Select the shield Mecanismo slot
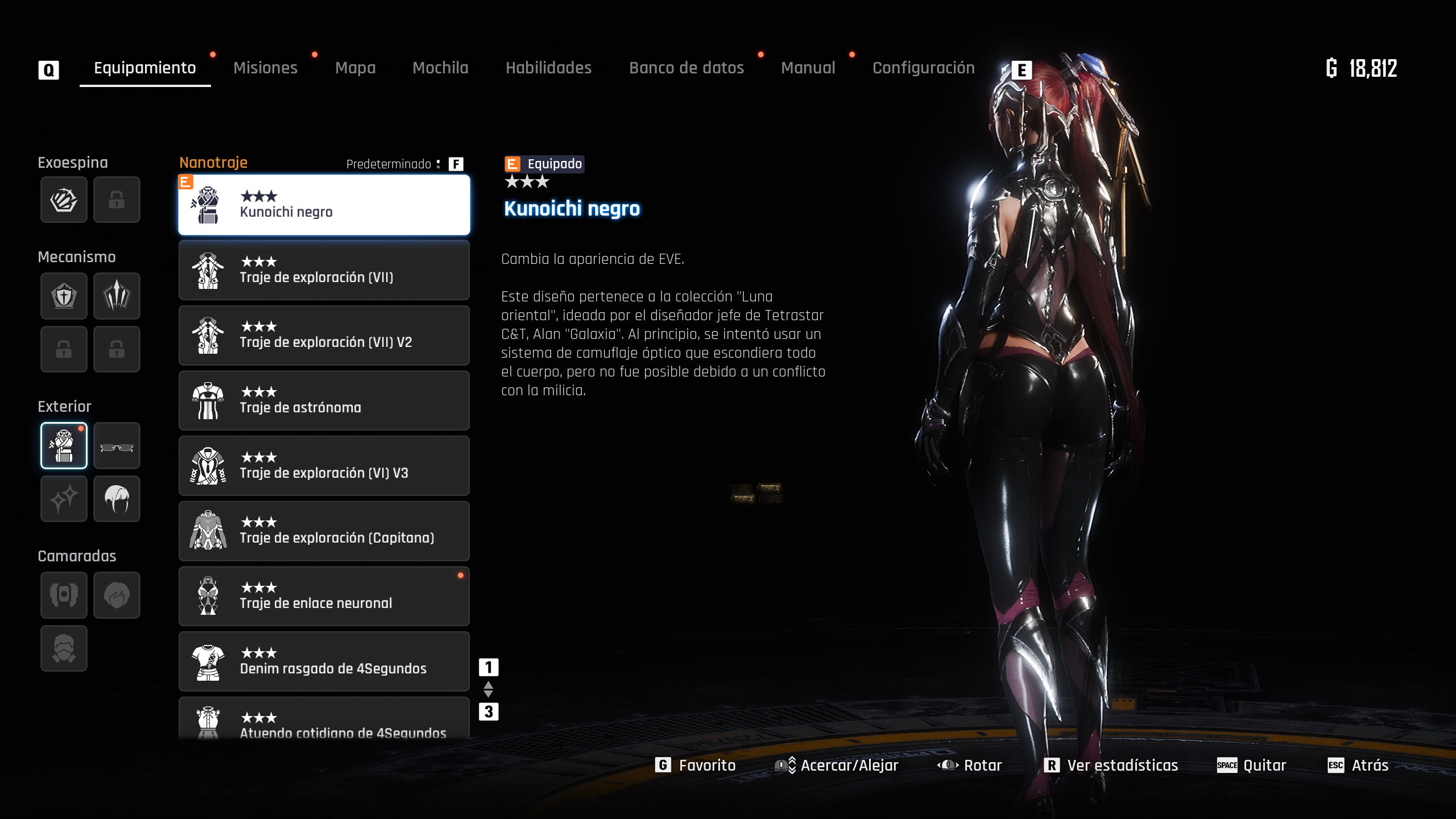 [x=64, y=296]
